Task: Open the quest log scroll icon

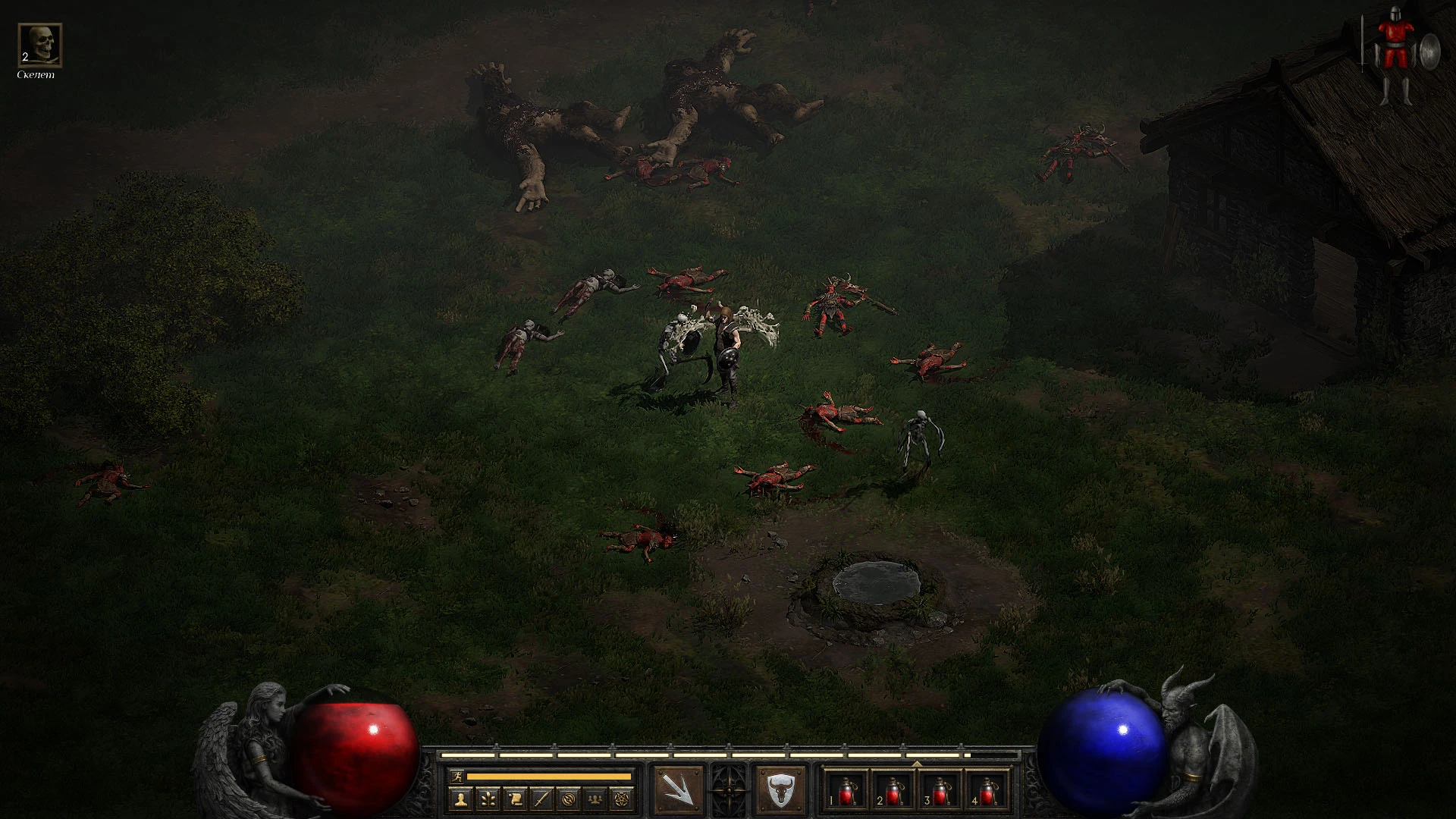Action: point(515,799)
